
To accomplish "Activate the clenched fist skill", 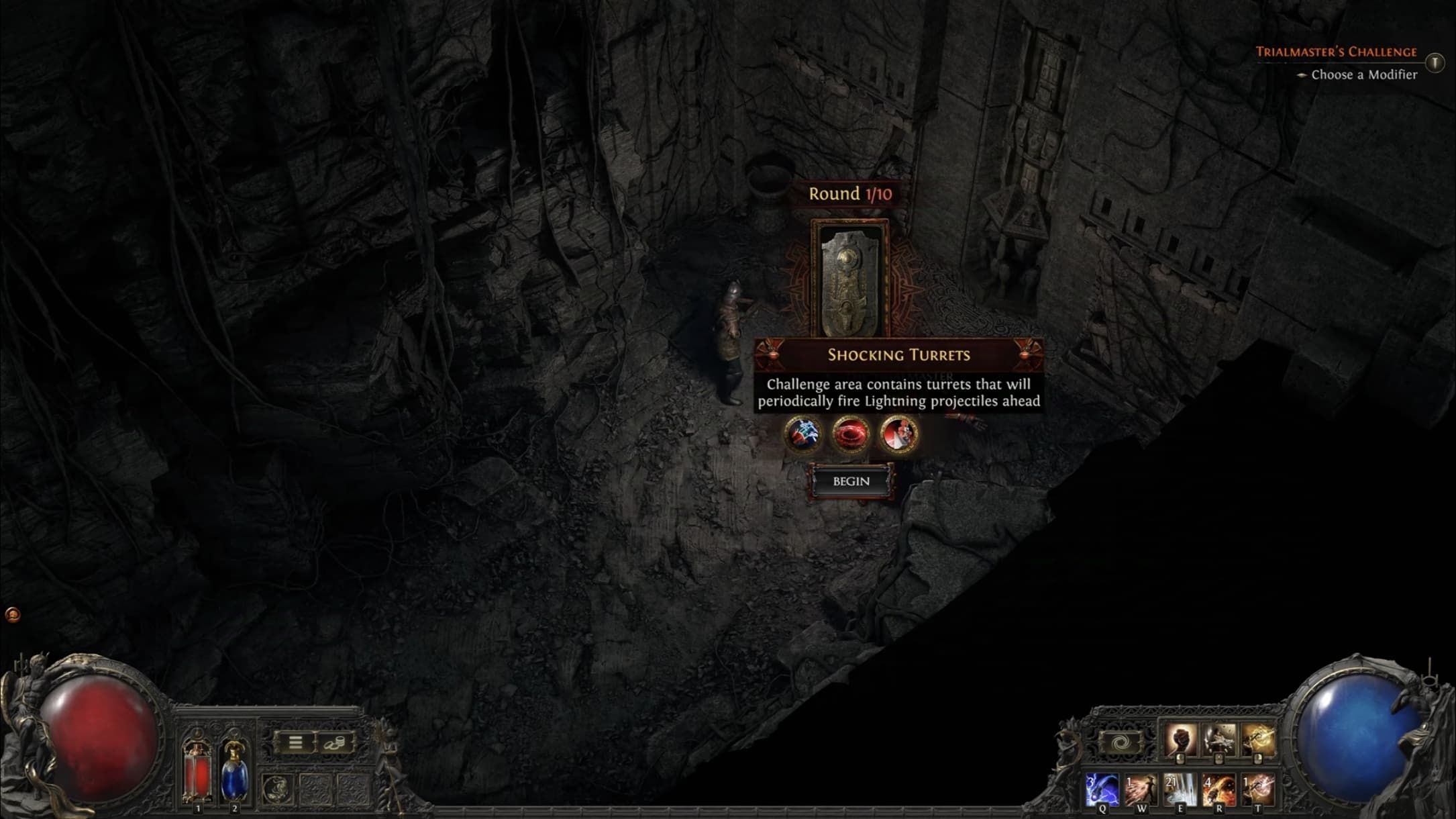I will pyautogui.click(x=1180, y=740).
